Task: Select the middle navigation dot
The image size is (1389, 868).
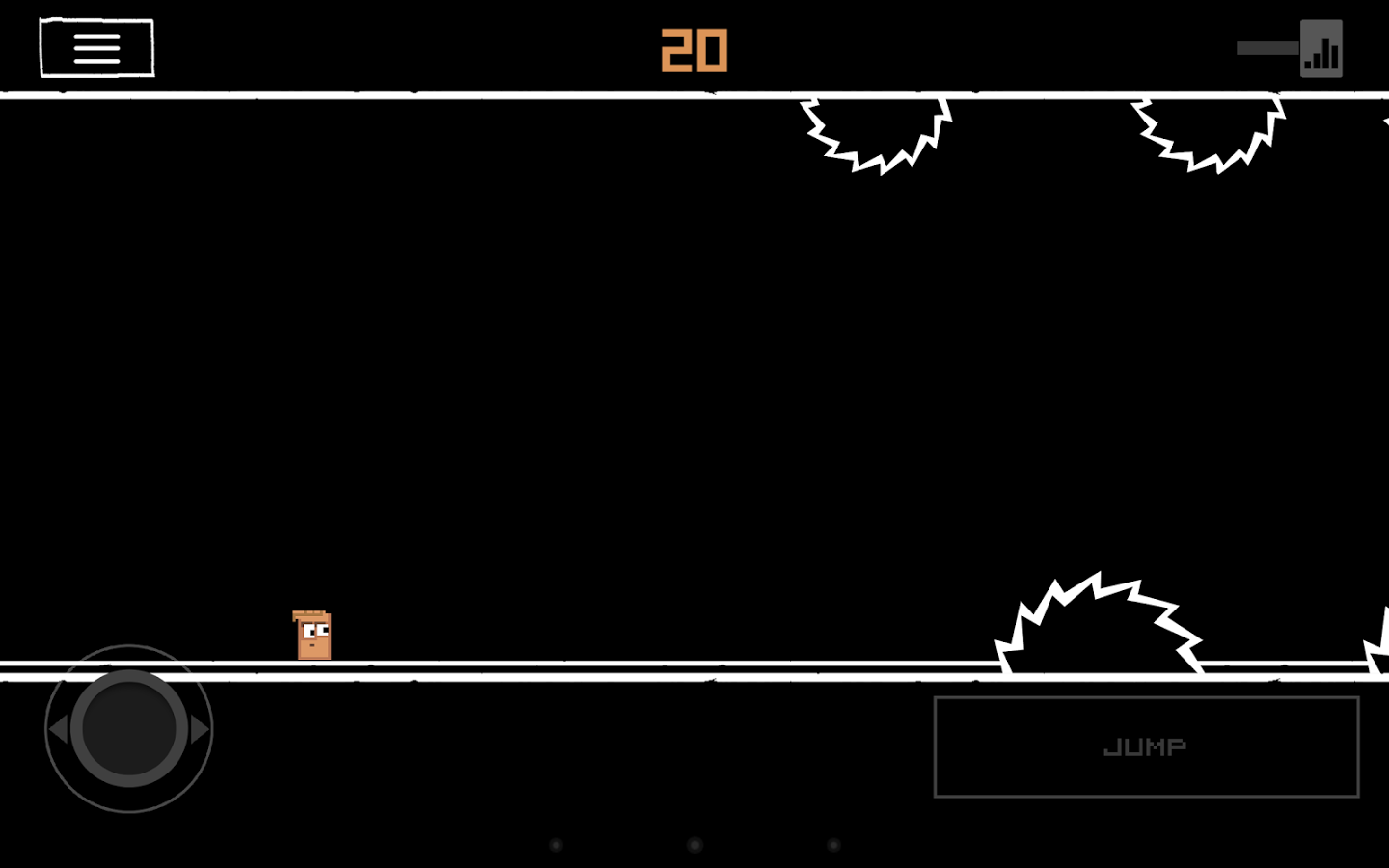Action: (x=694, y=844)
